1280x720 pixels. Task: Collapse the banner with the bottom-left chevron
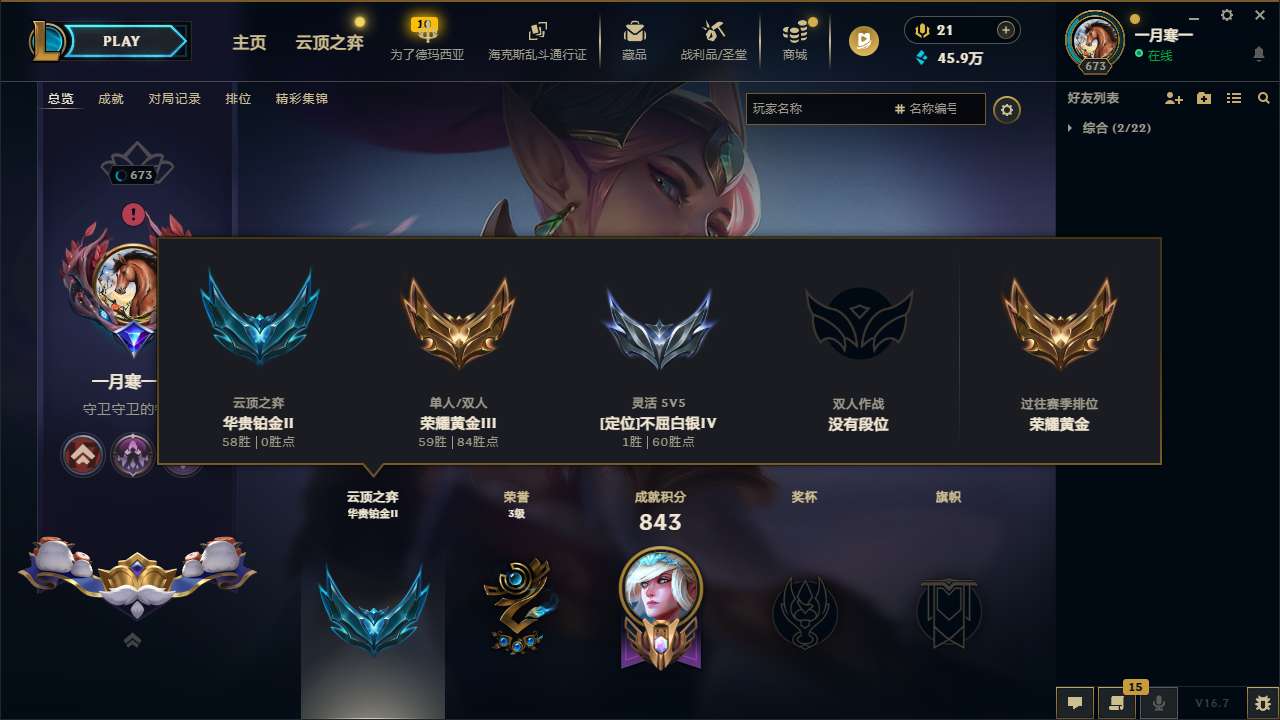pos(131,641)
